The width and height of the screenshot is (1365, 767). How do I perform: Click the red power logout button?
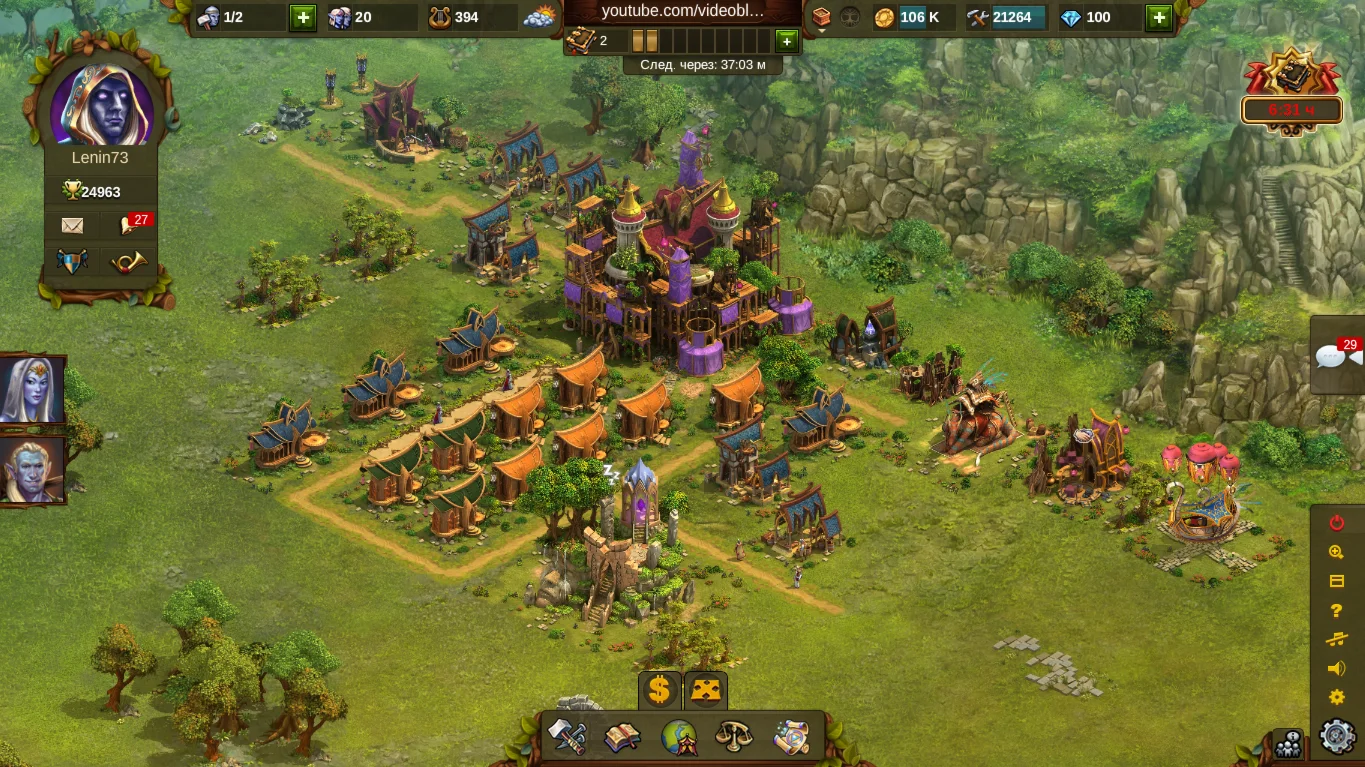click(x=1337, y=523)
